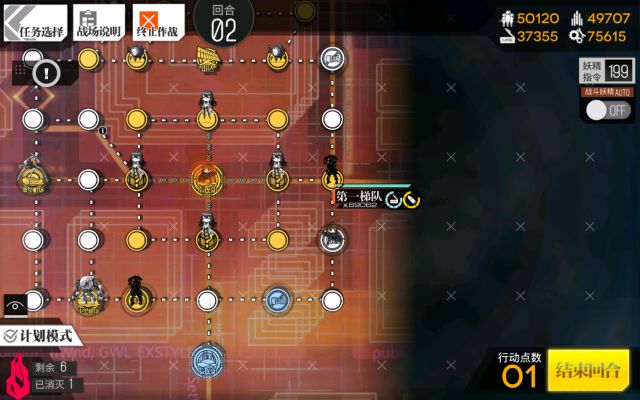This screenshot has width=640, height=400.
Task: Tap 终止作战 to abort the mission
Action: pyautogui.click(x=159, y=22)
